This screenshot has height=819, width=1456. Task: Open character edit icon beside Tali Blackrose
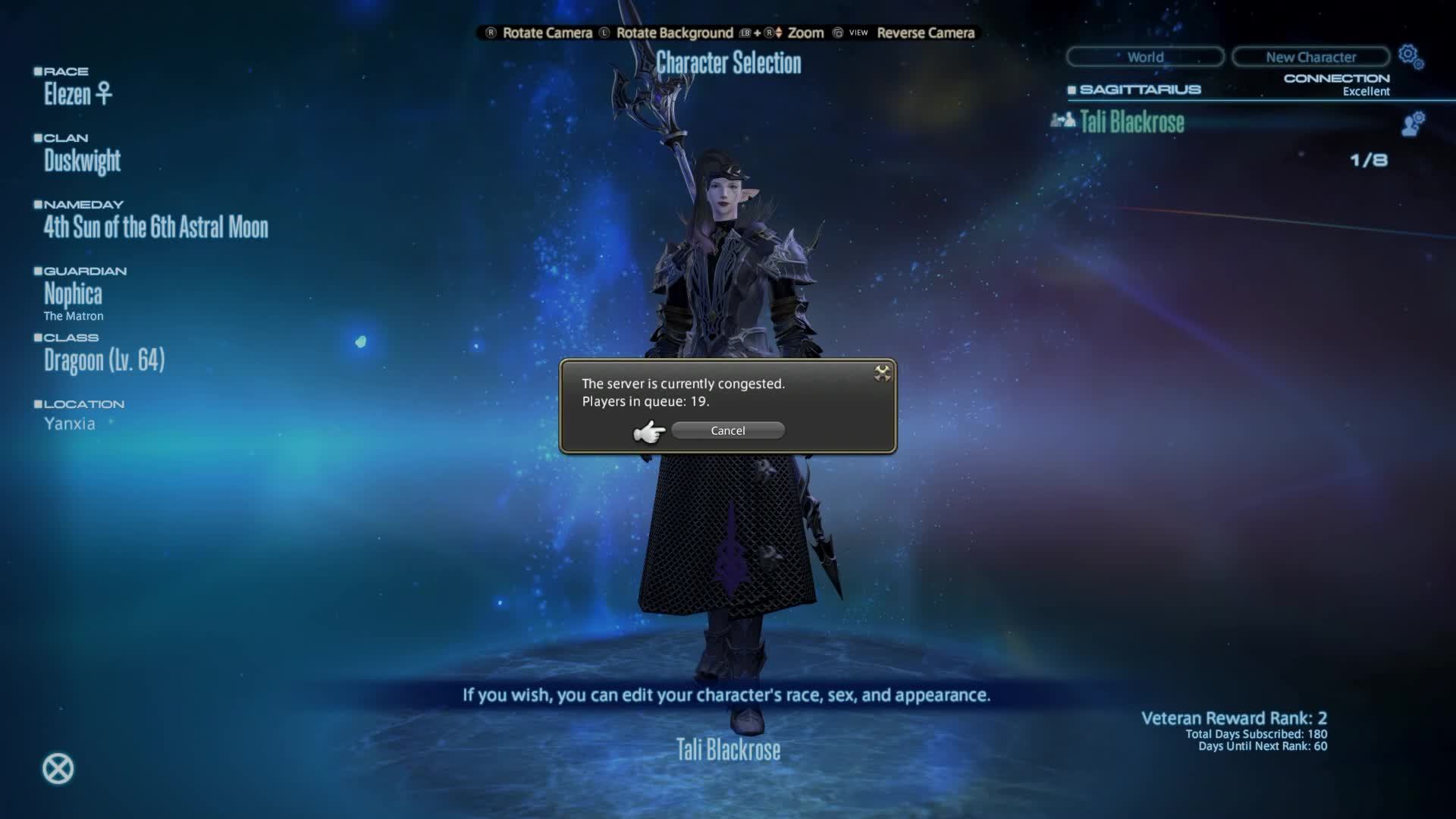1412,124
